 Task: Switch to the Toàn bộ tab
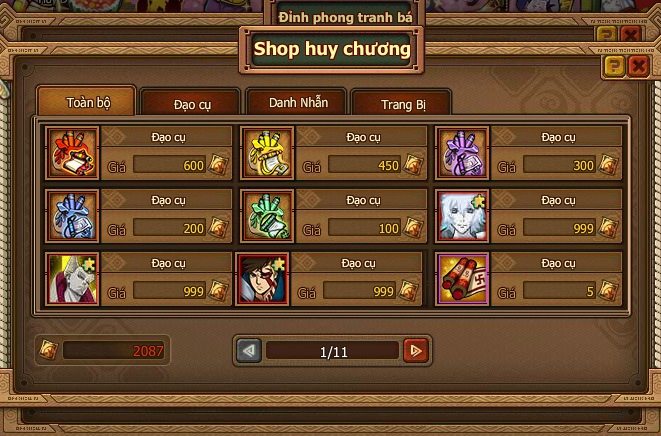click(x=86, y=102)
